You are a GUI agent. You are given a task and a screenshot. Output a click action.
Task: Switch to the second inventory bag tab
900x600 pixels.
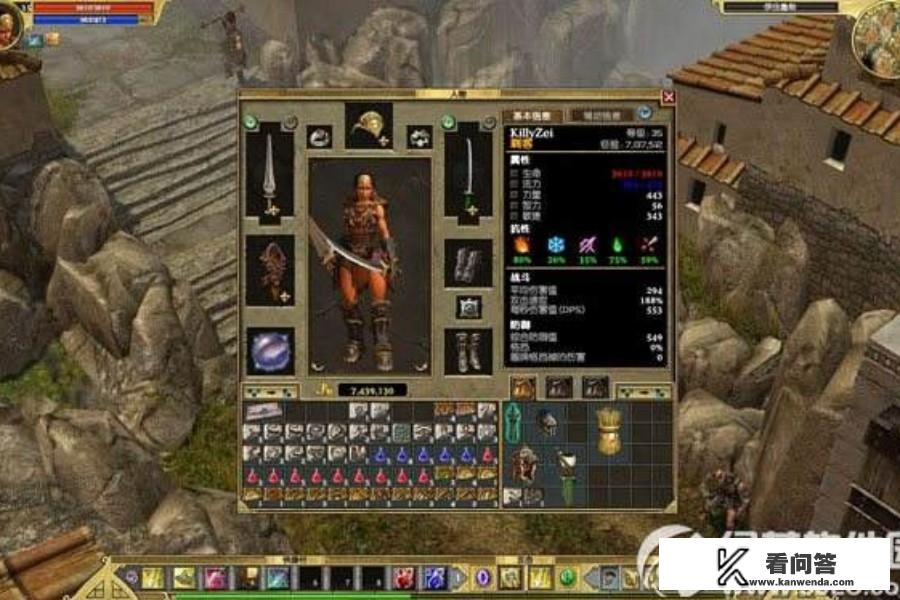pos(558,387)
